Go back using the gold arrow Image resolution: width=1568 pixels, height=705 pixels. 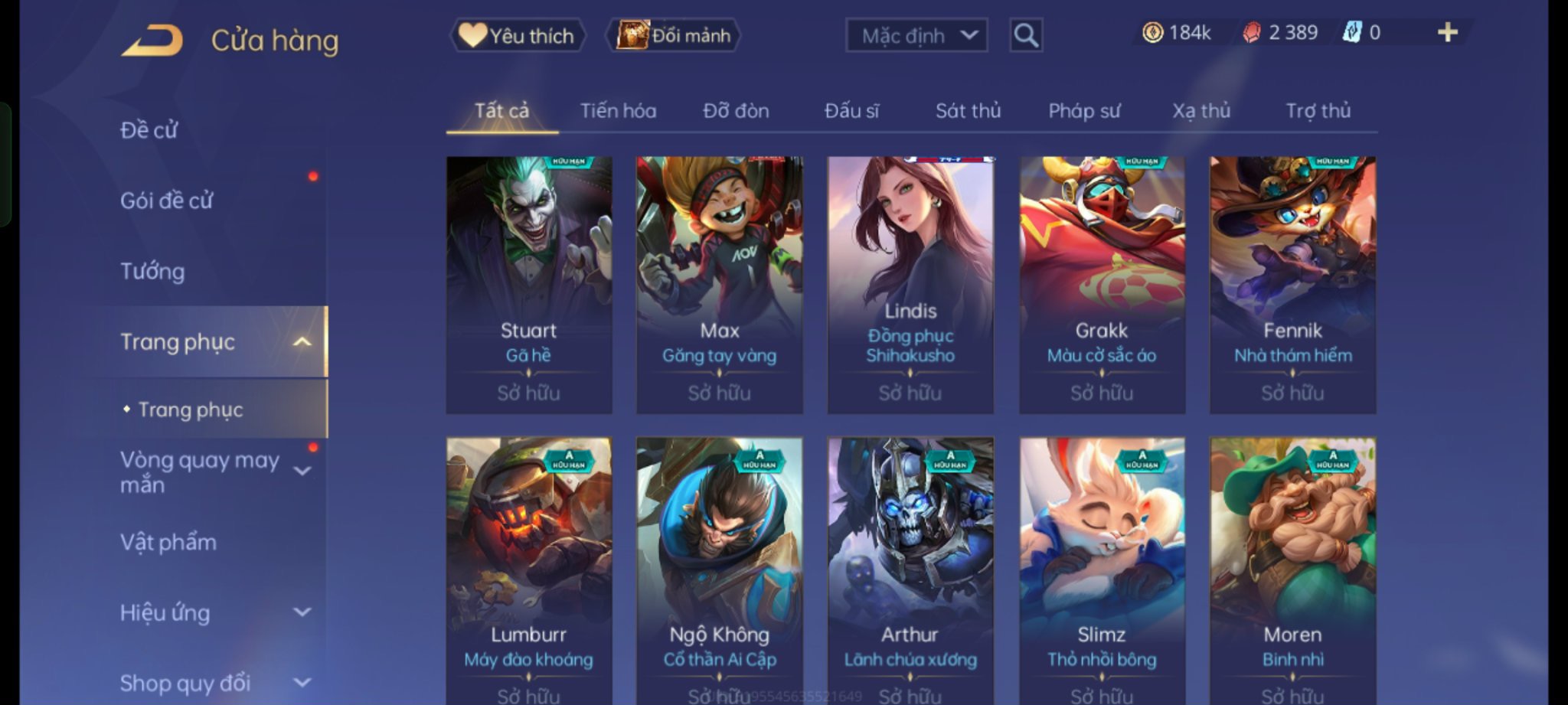(x=152, y=40)
